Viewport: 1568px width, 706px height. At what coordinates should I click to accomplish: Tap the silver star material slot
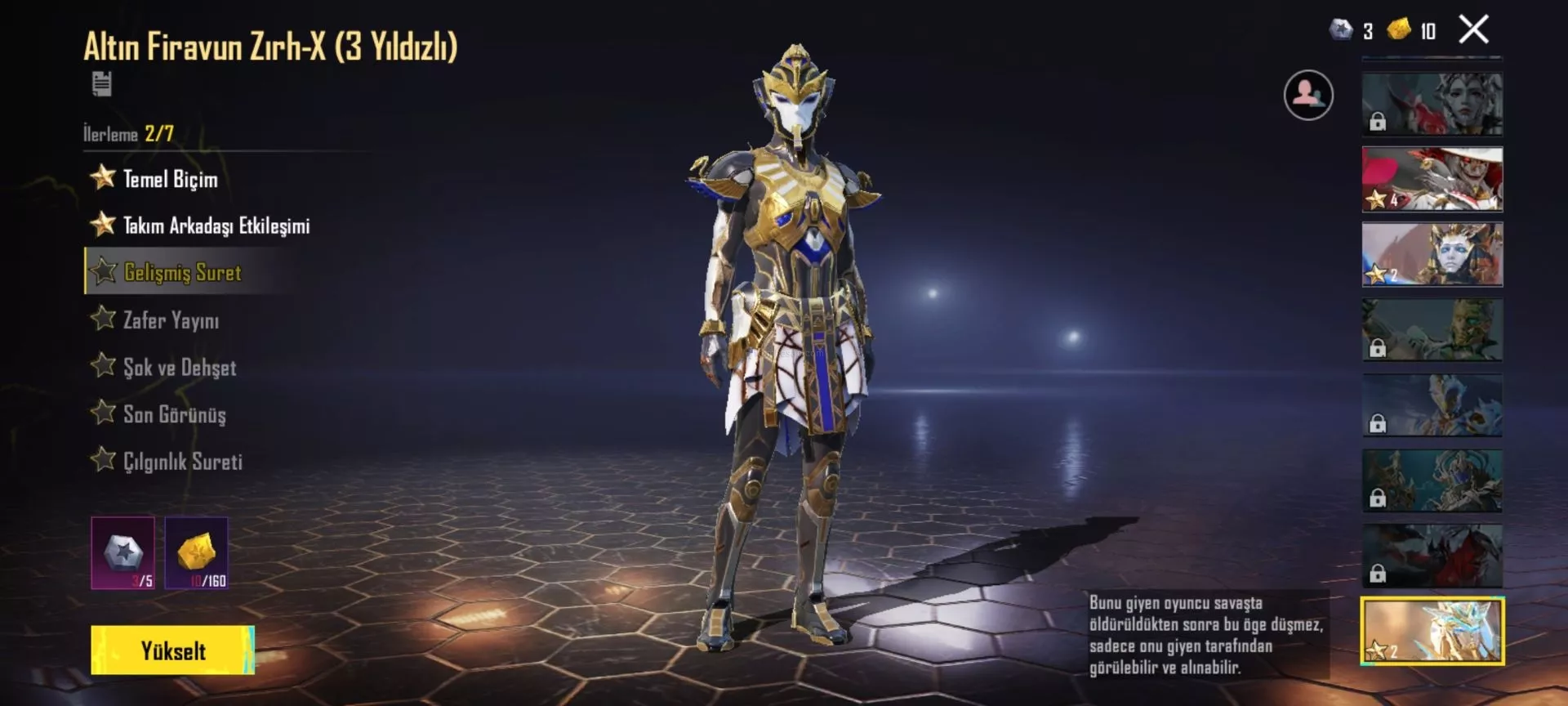tap(123, 553)
